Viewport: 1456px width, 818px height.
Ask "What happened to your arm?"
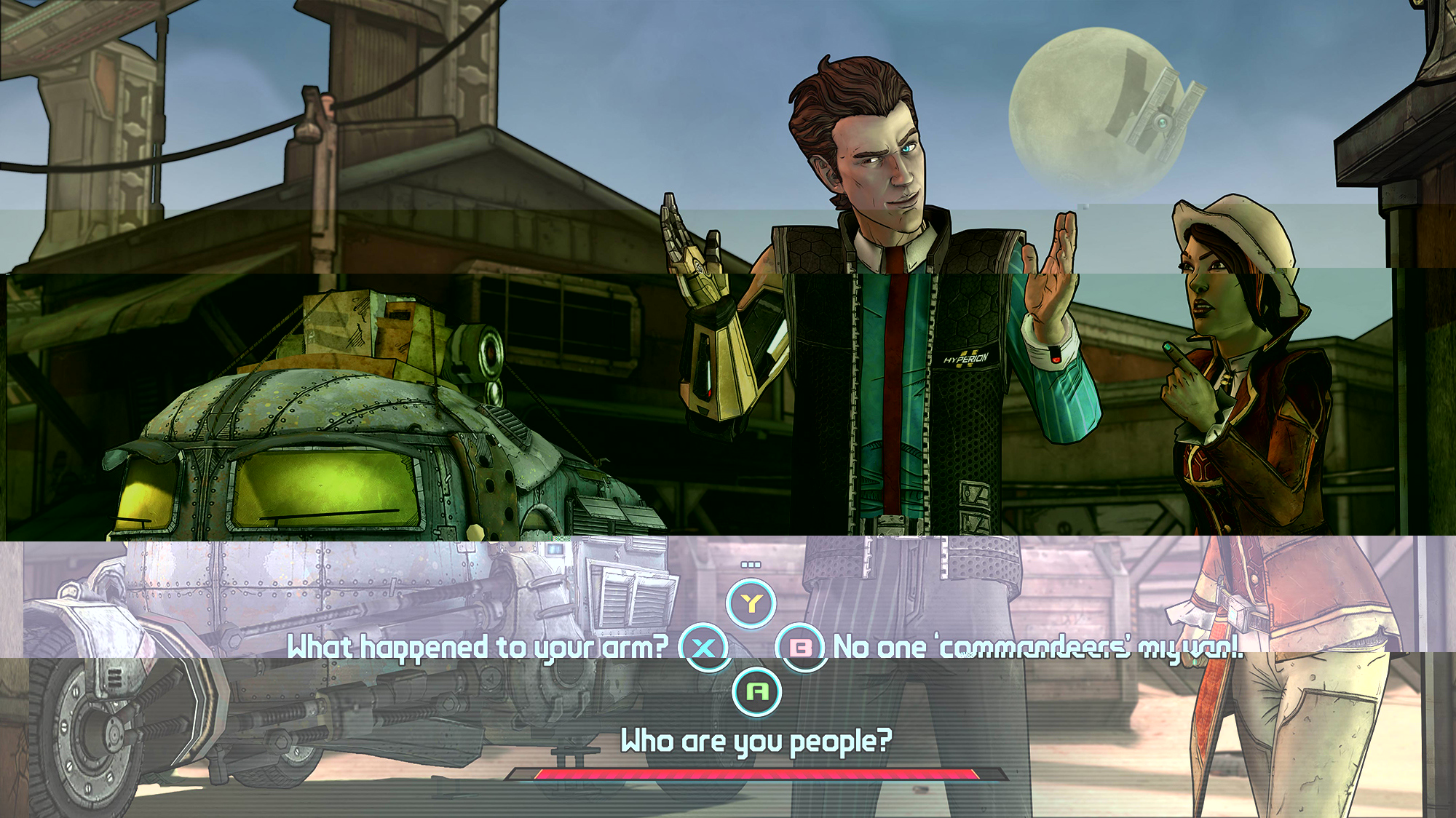pos(478,647)
